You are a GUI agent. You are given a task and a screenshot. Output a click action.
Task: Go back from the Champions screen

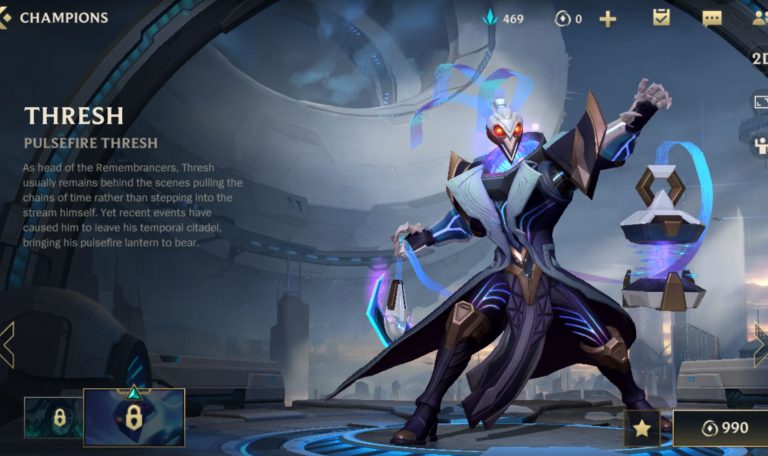coord(7,17)
